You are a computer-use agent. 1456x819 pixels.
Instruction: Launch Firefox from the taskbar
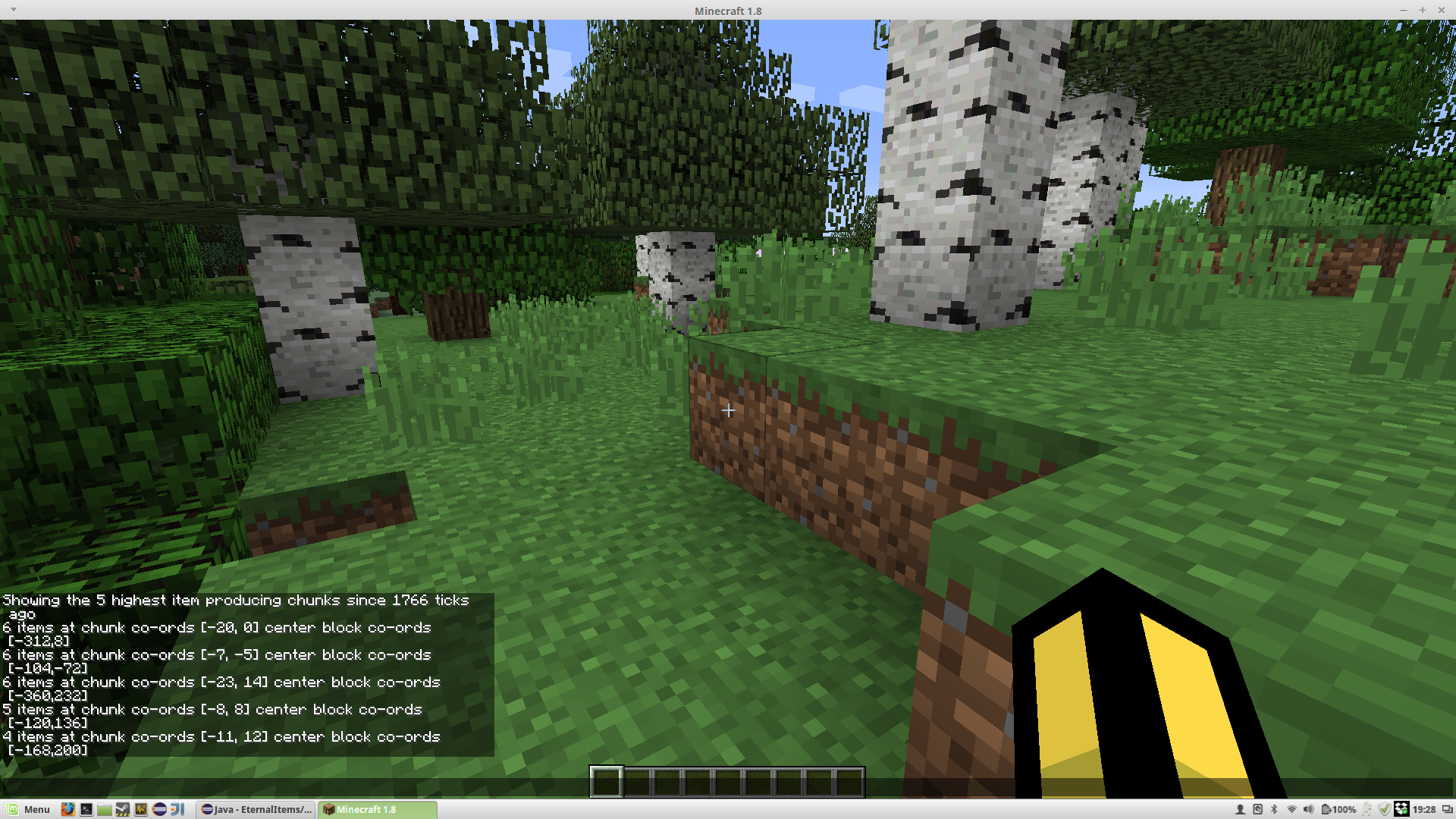point(67,809)
